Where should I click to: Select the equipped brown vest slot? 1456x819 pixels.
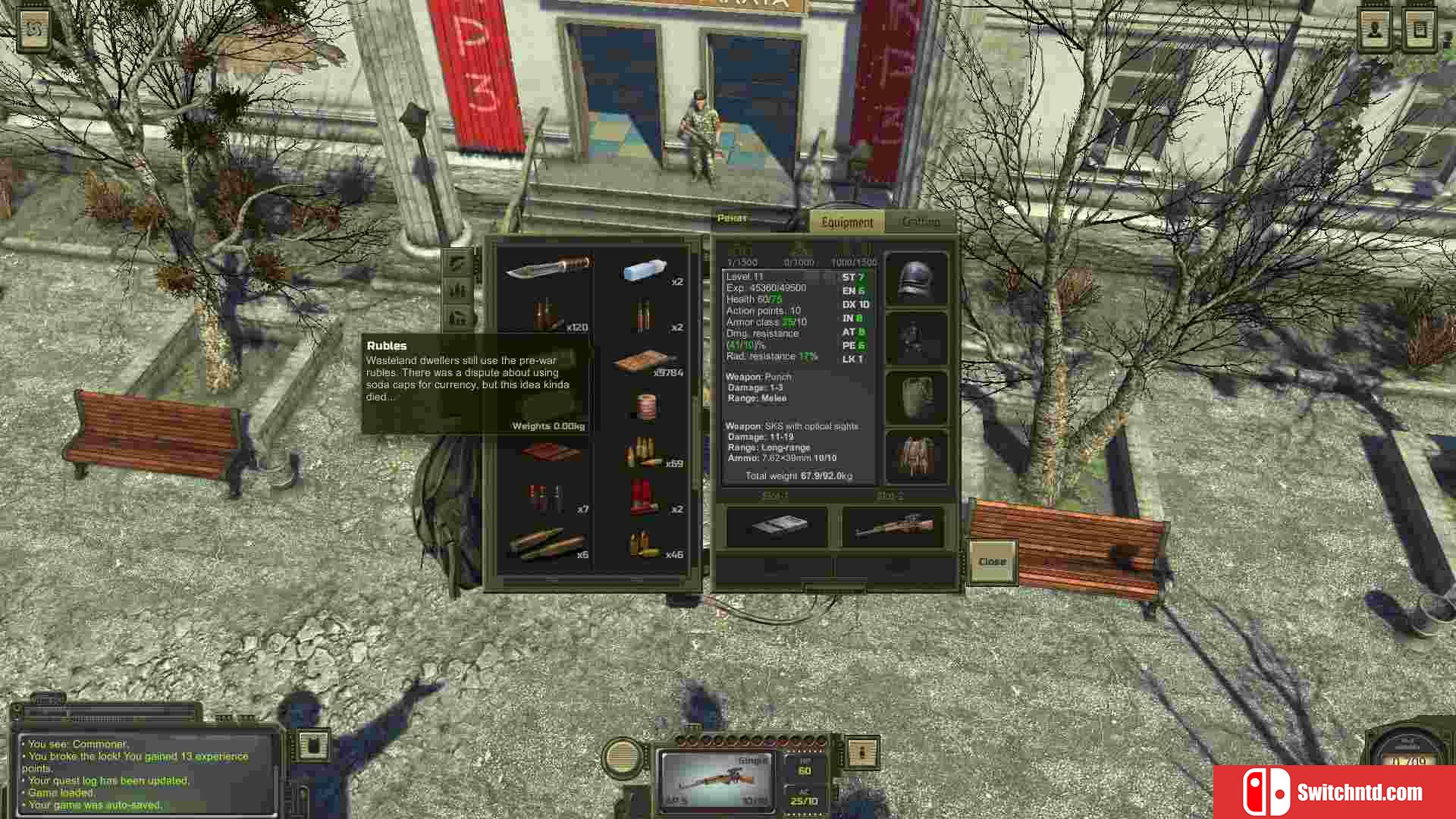click(x=916, y=457)
